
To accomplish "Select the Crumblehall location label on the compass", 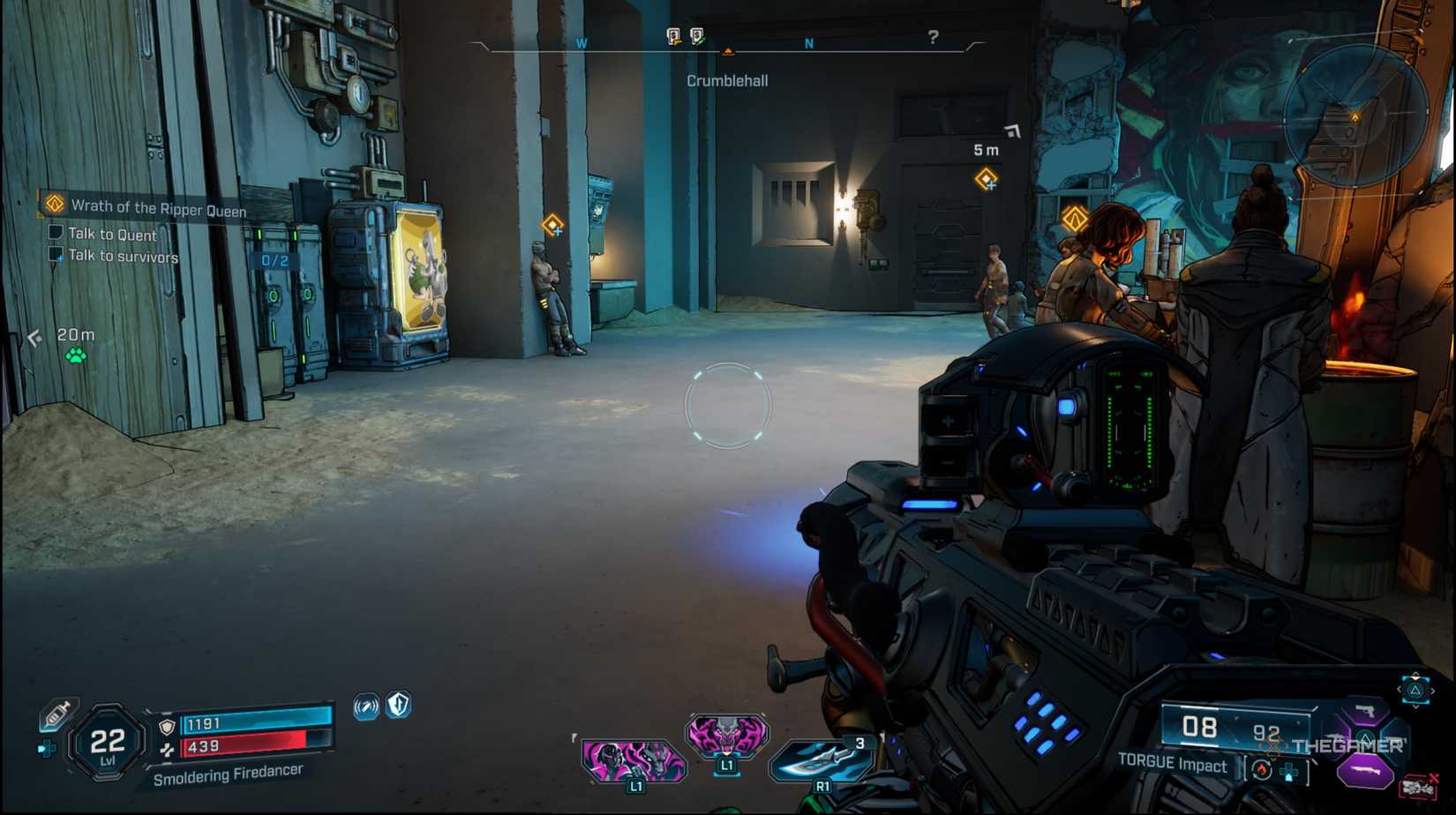I will click(x=728, y=79).
